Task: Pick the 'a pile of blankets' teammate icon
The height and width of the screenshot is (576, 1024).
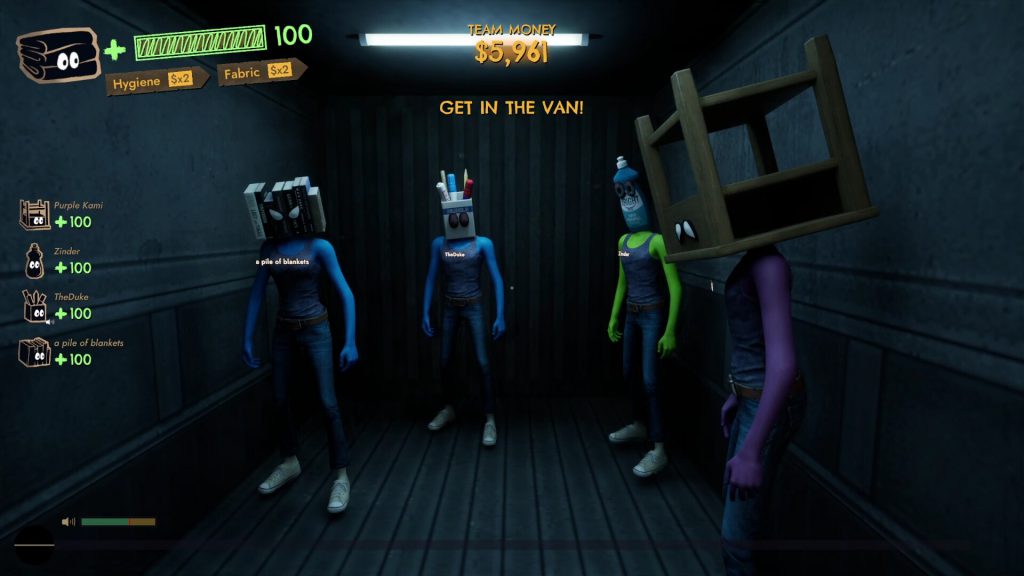Action: click(x=34, y=352)
